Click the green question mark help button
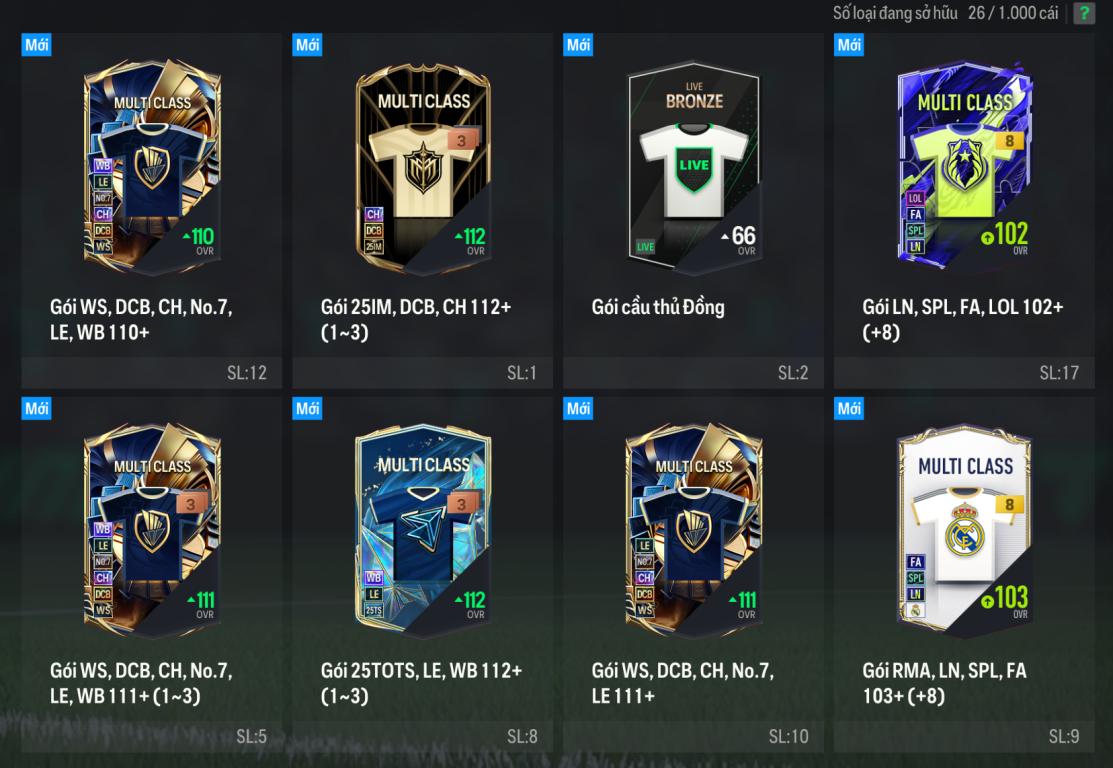 coord(1083,14)
